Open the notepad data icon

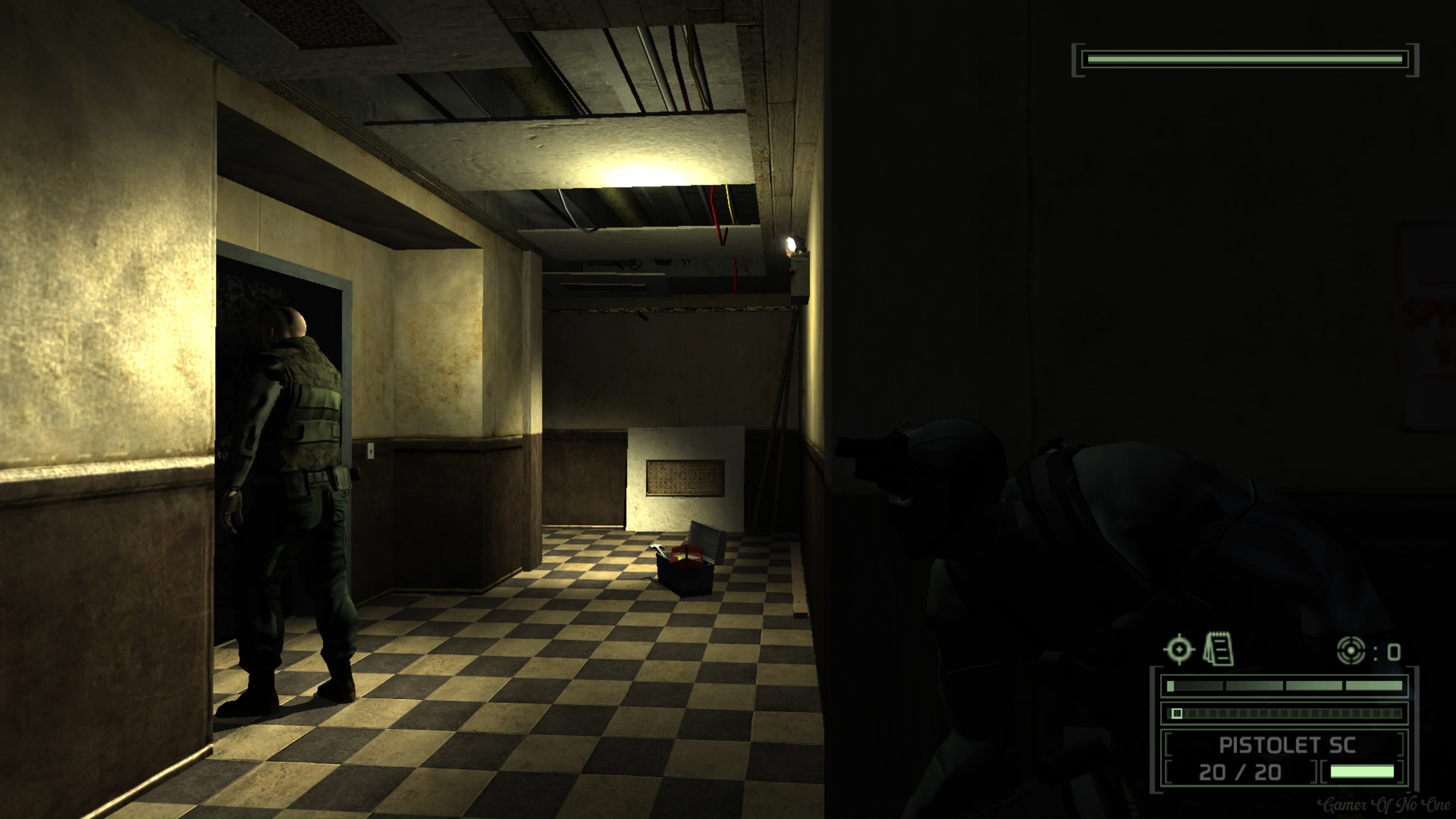tap(1219, 650)
